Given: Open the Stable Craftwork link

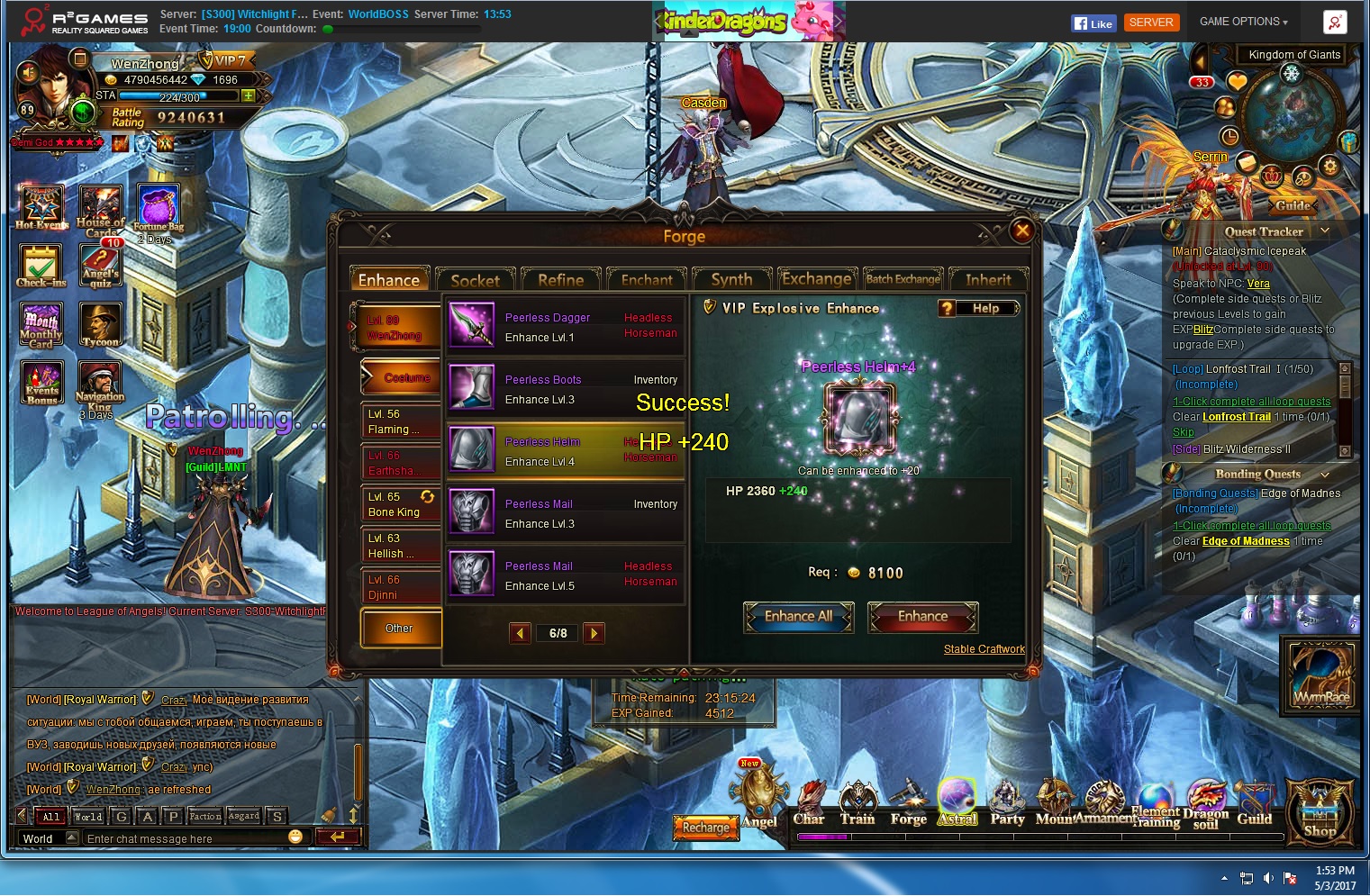Looking at the screenshot, I should click(x=984, y=649).
